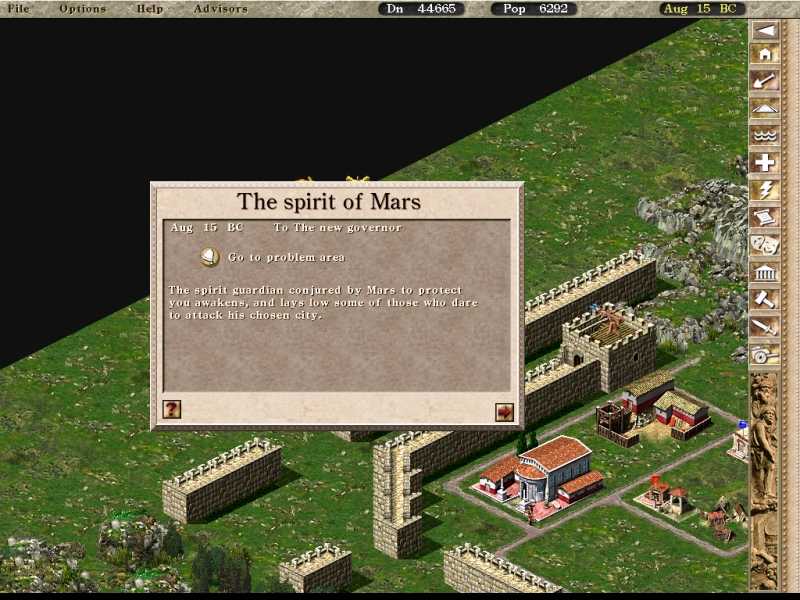Open the security sword build menu

(765, 325)
